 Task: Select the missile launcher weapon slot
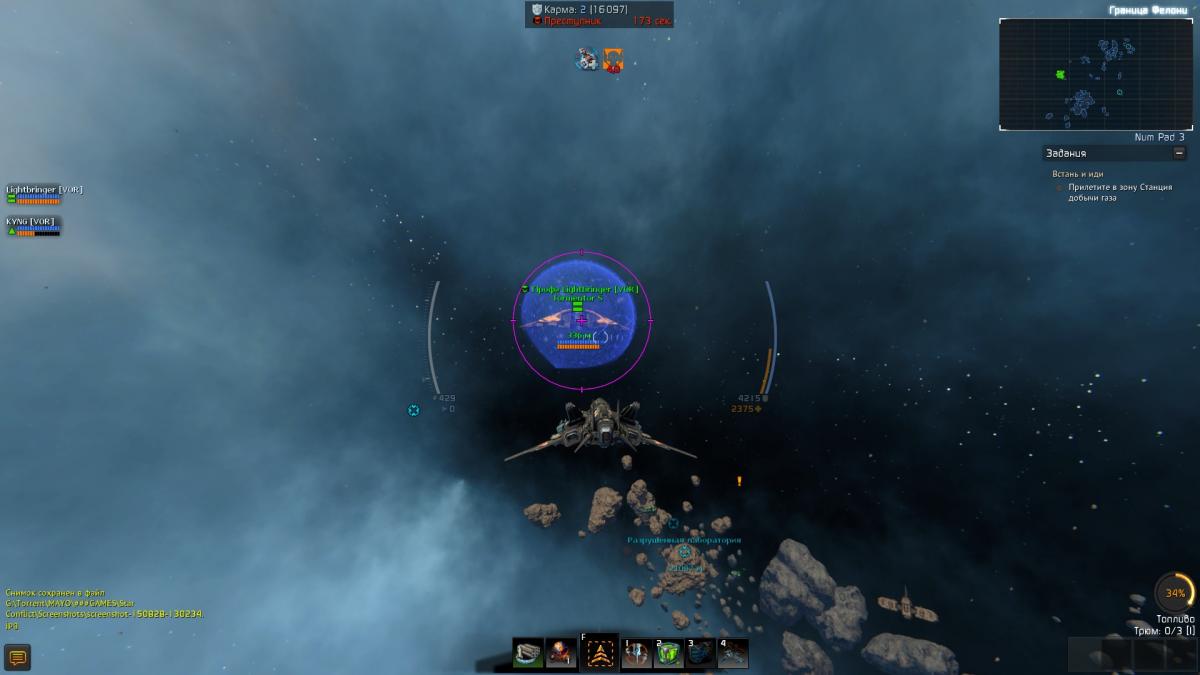[x=528, y=653]
